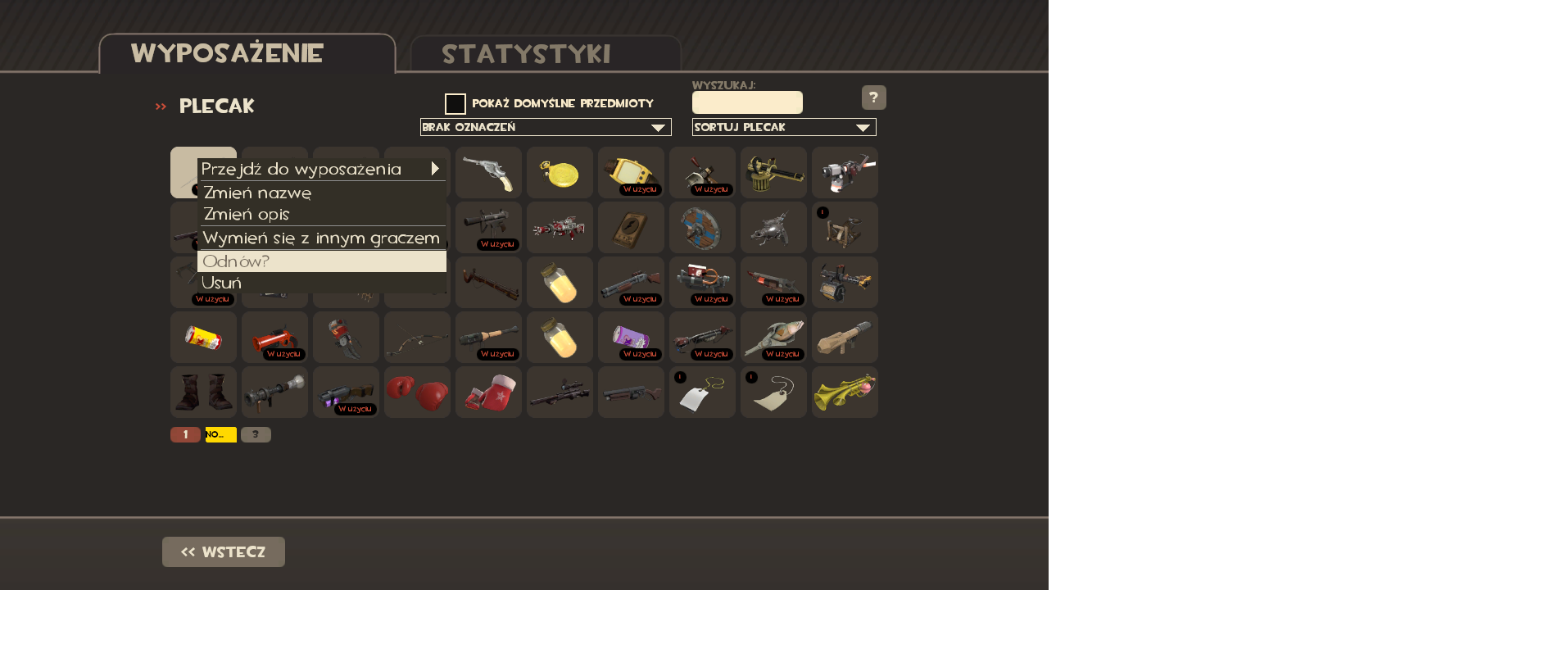Select the Gunboats boots item

pos(203,392)
